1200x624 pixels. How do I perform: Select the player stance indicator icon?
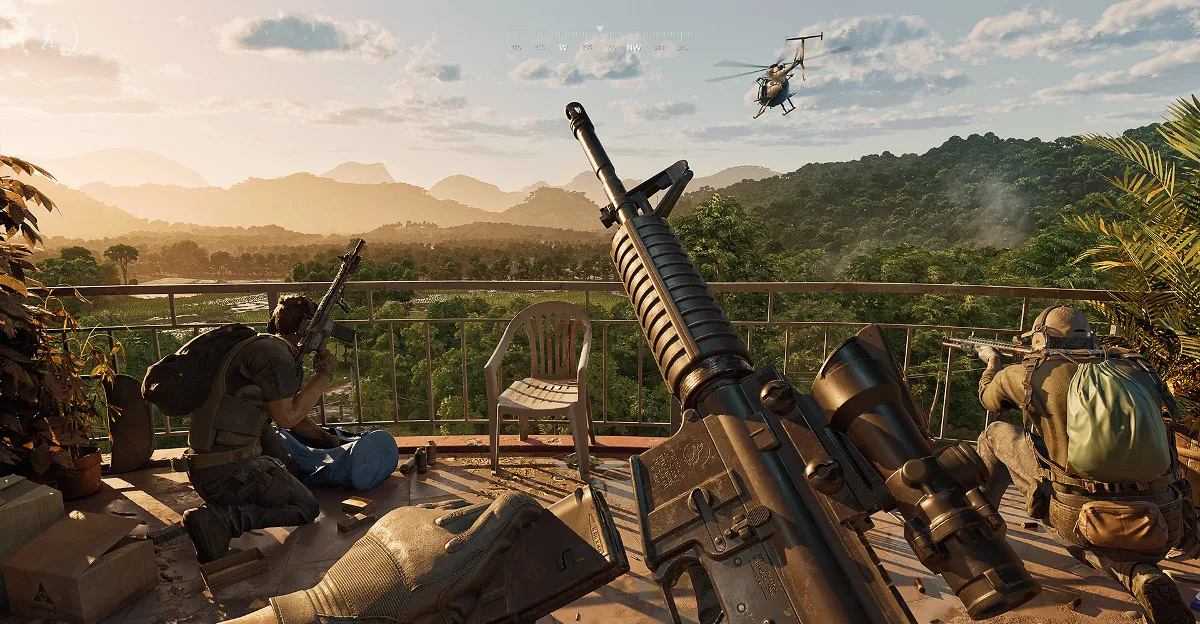coord(48,36)
